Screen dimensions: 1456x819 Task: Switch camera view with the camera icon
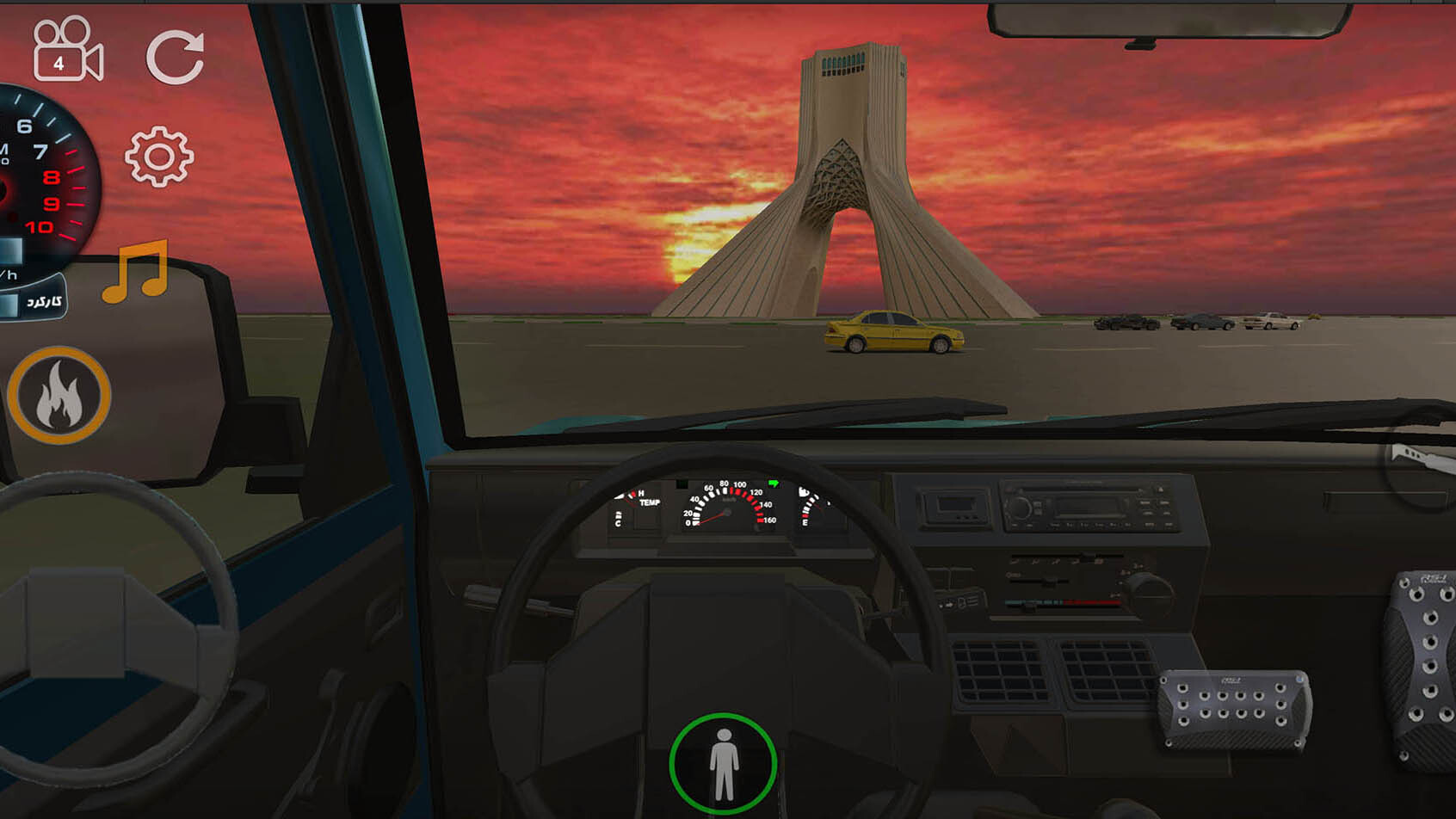coord(68,51)
